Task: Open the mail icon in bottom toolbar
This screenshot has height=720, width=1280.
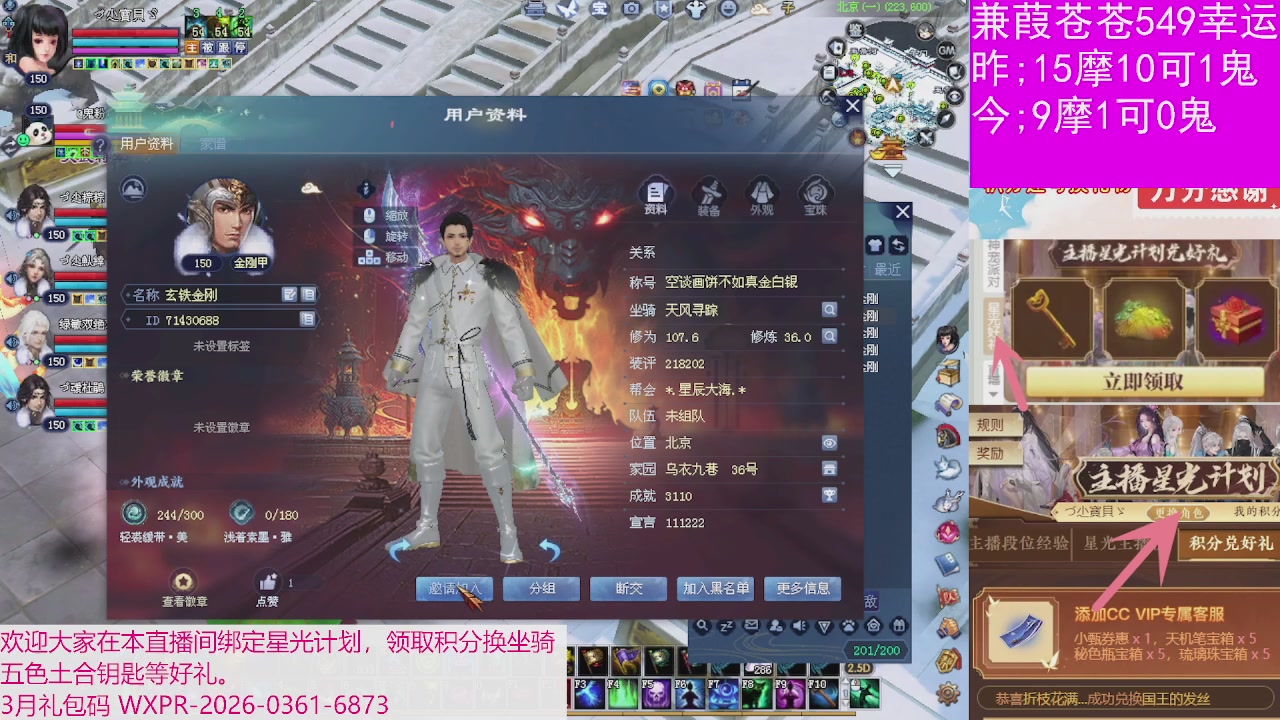Action: click(x=750, y=625)
